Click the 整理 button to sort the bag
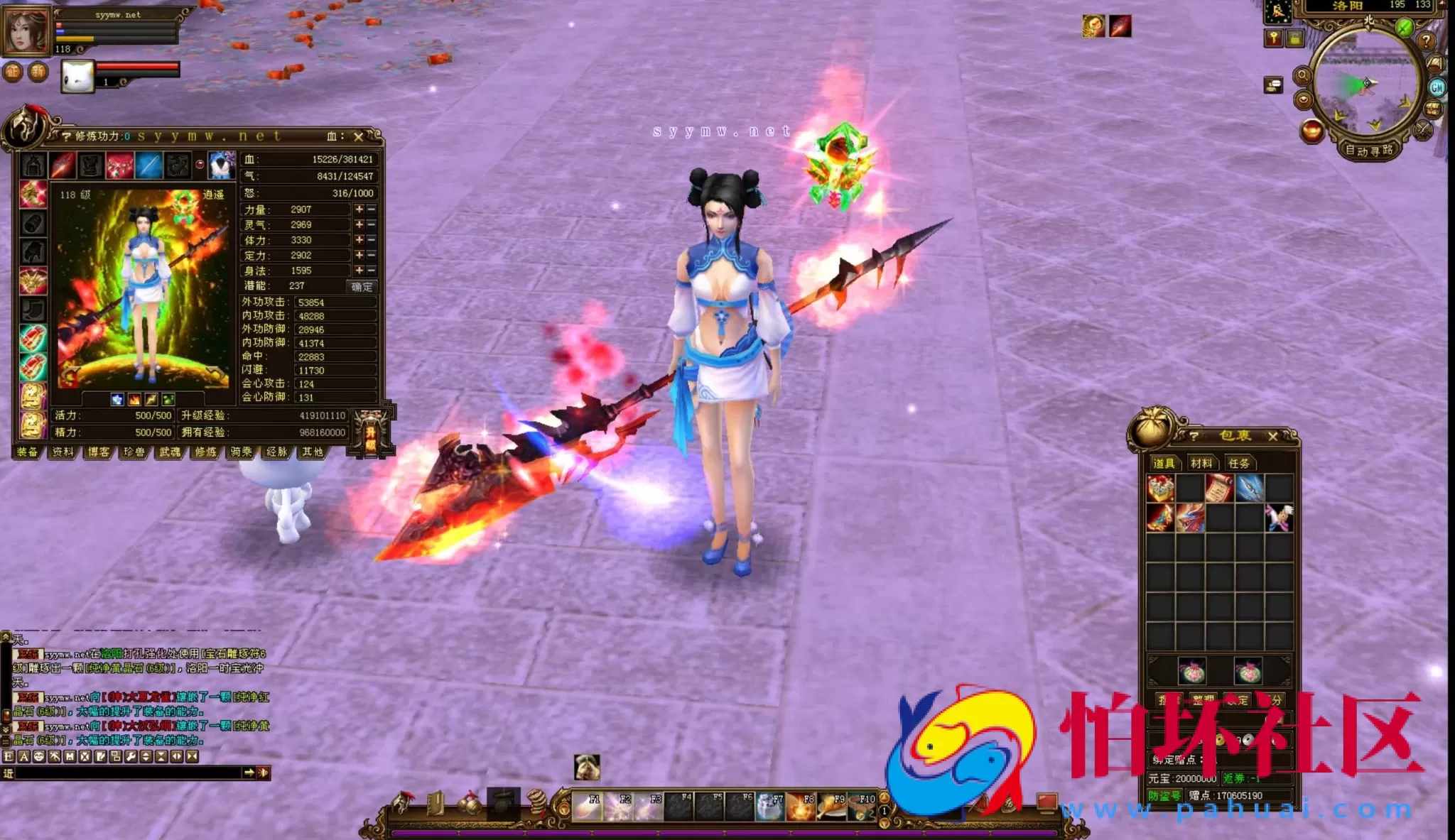Viewport: 1455px width, 840px height. [x=1203, y=698]
